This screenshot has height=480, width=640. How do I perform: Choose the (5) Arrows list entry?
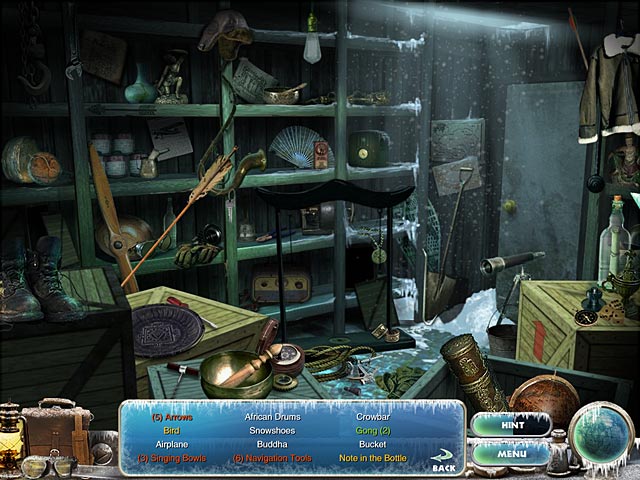pos(173,414)
